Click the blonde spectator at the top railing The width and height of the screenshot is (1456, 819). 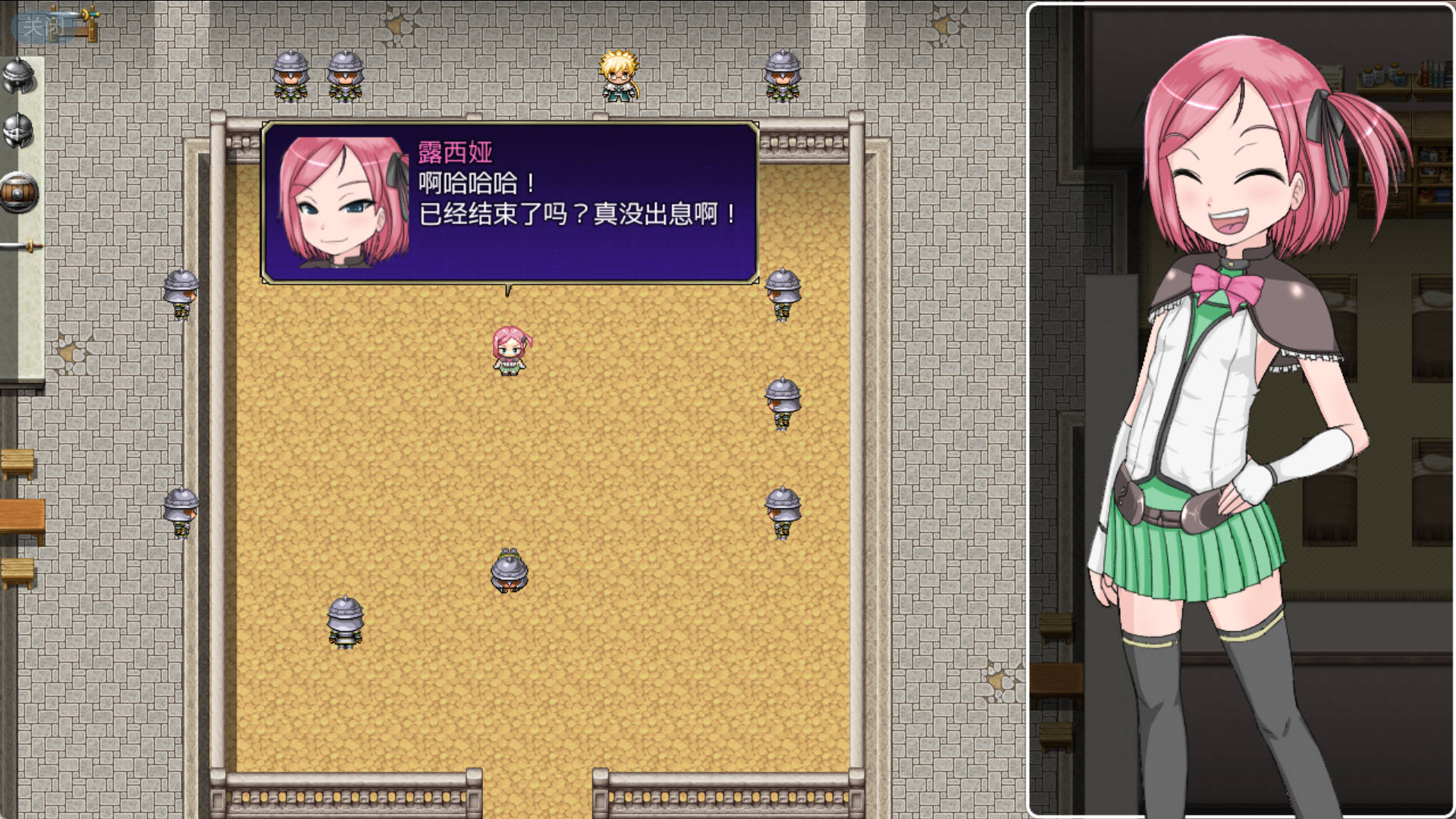coord(618,76)
